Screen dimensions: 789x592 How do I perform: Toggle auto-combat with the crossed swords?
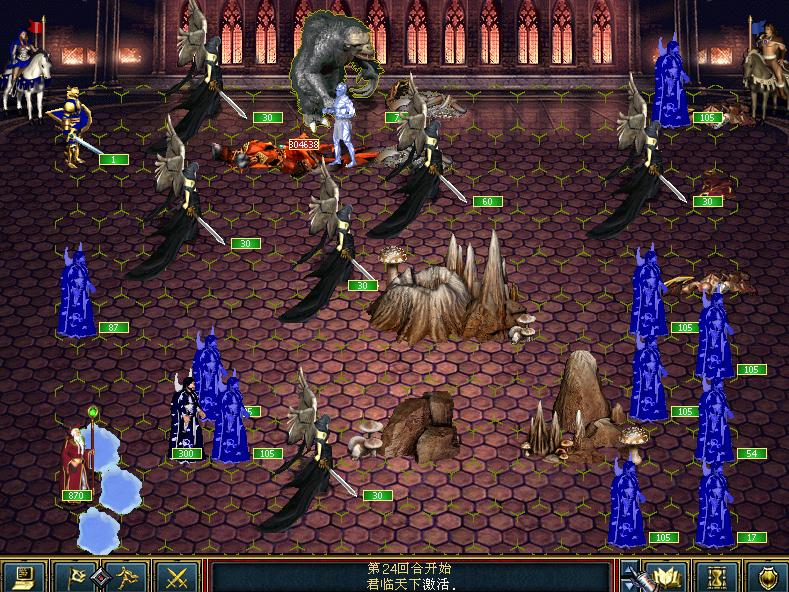(x=178, y=576)
